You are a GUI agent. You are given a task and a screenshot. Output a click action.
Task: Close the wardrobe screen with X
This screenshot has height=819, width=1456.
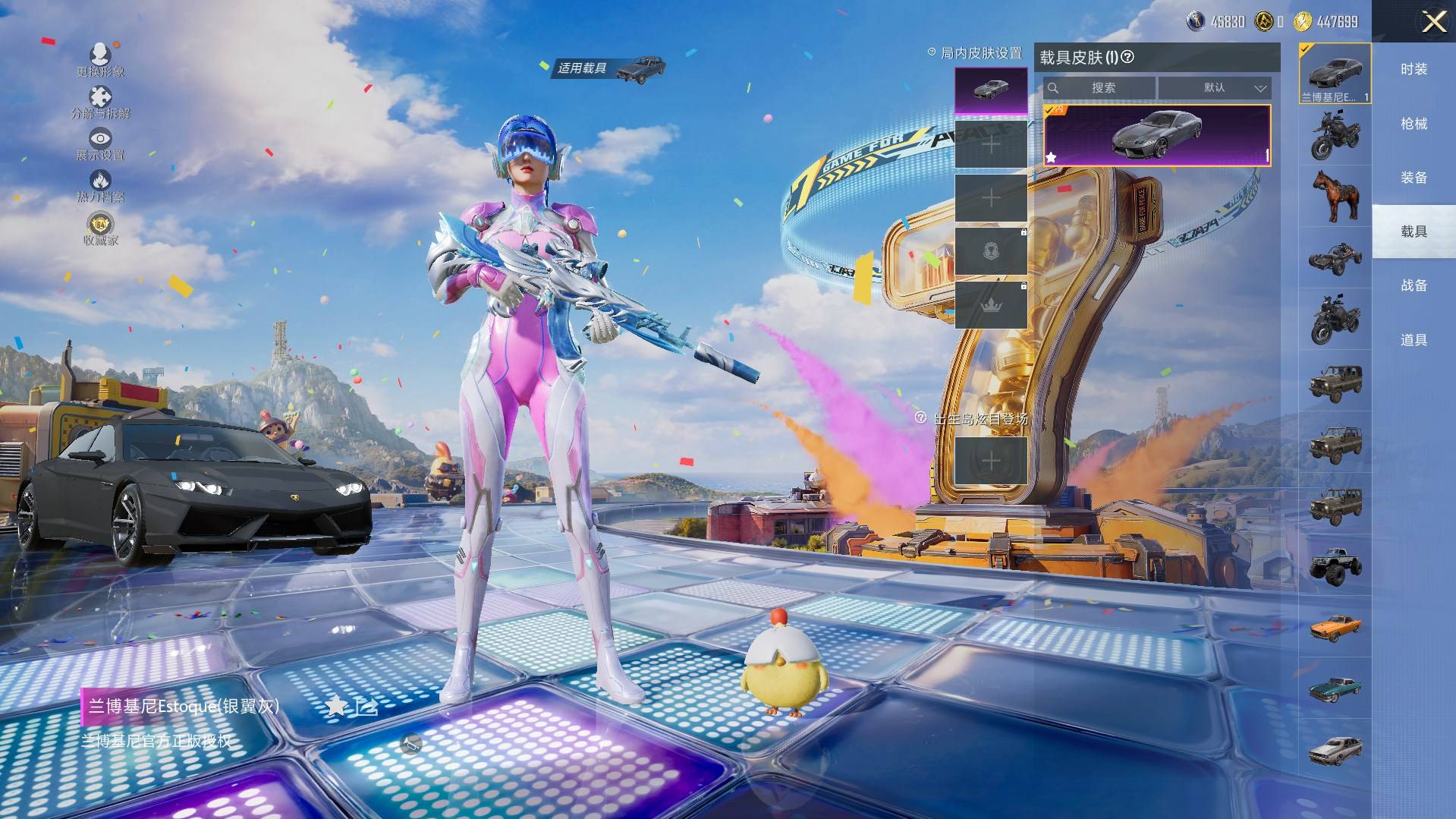pos(1433,22)
